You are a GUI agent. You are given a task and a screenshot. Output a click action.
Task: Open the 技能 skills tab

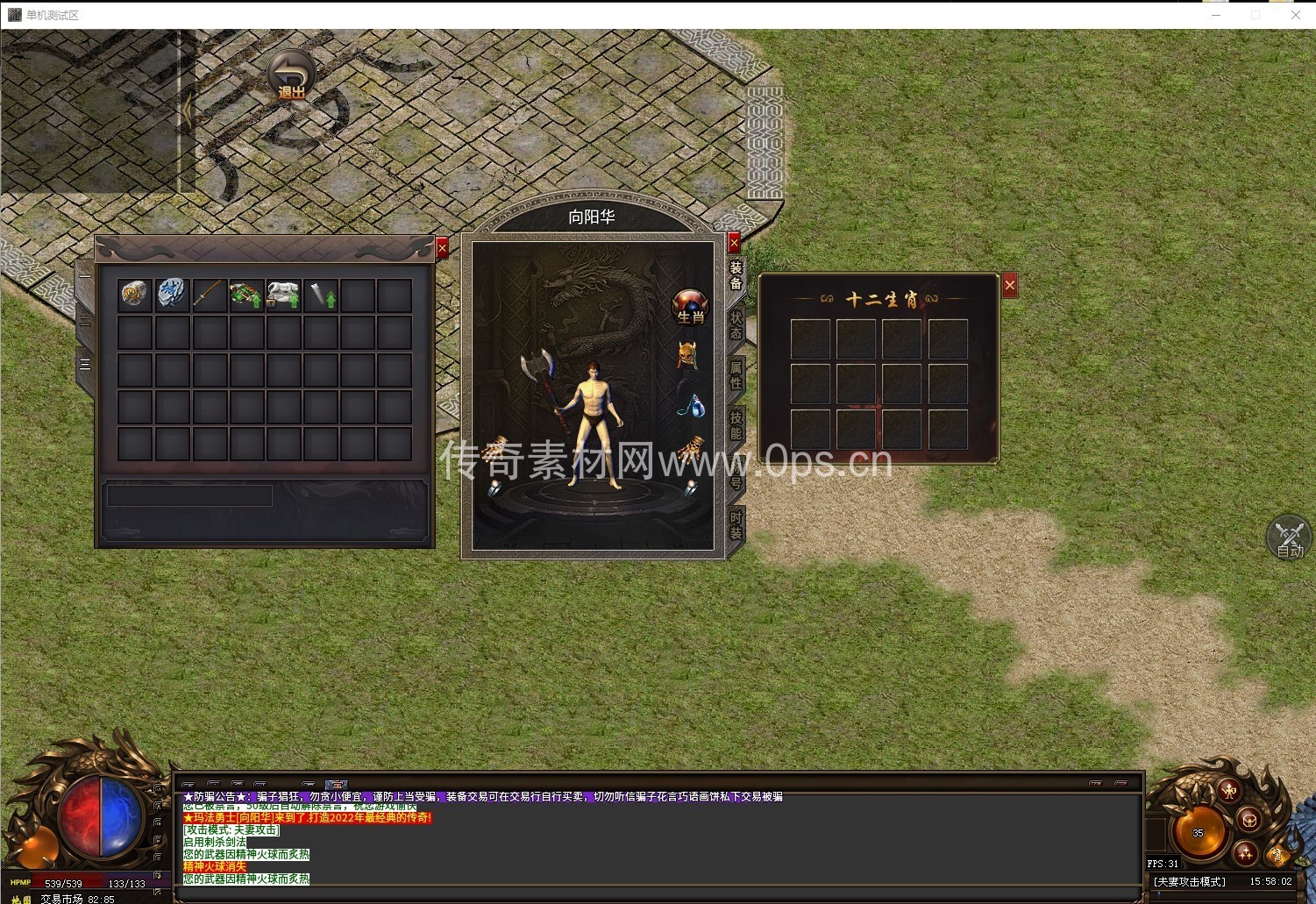coord(736,425)
